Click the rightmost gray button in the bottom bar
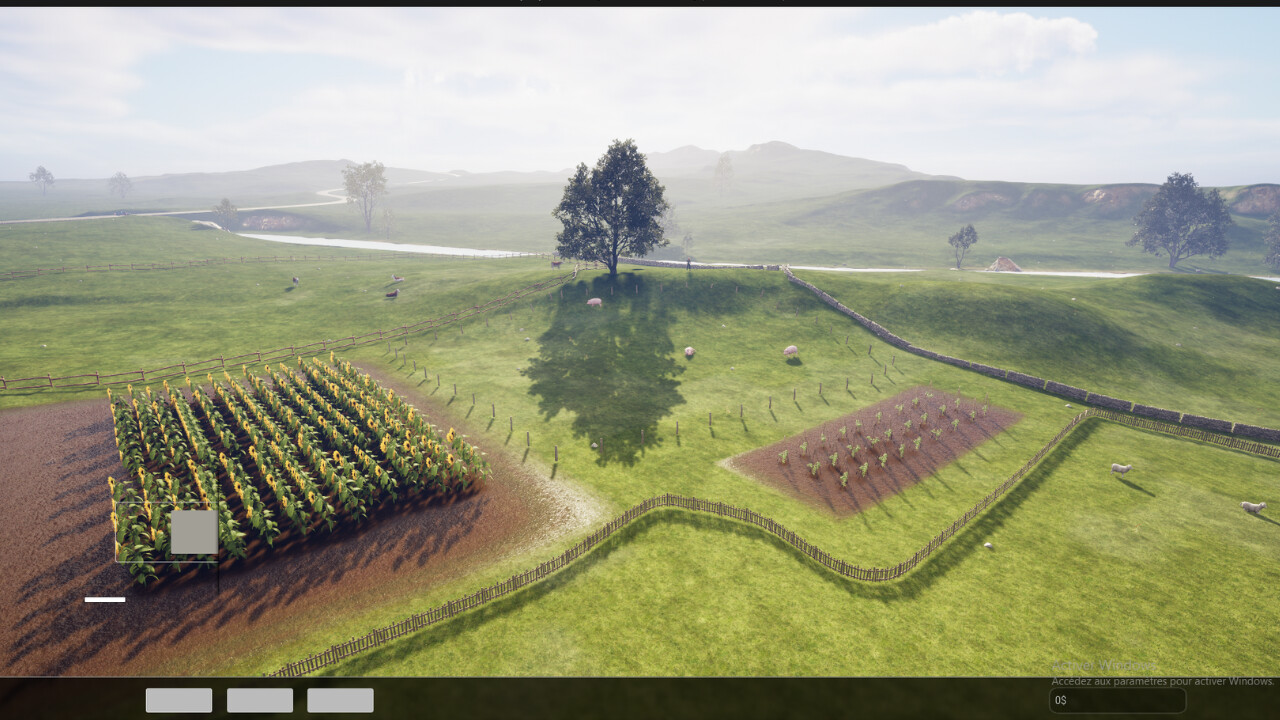The image size is (1280, 720). point(340,700)
